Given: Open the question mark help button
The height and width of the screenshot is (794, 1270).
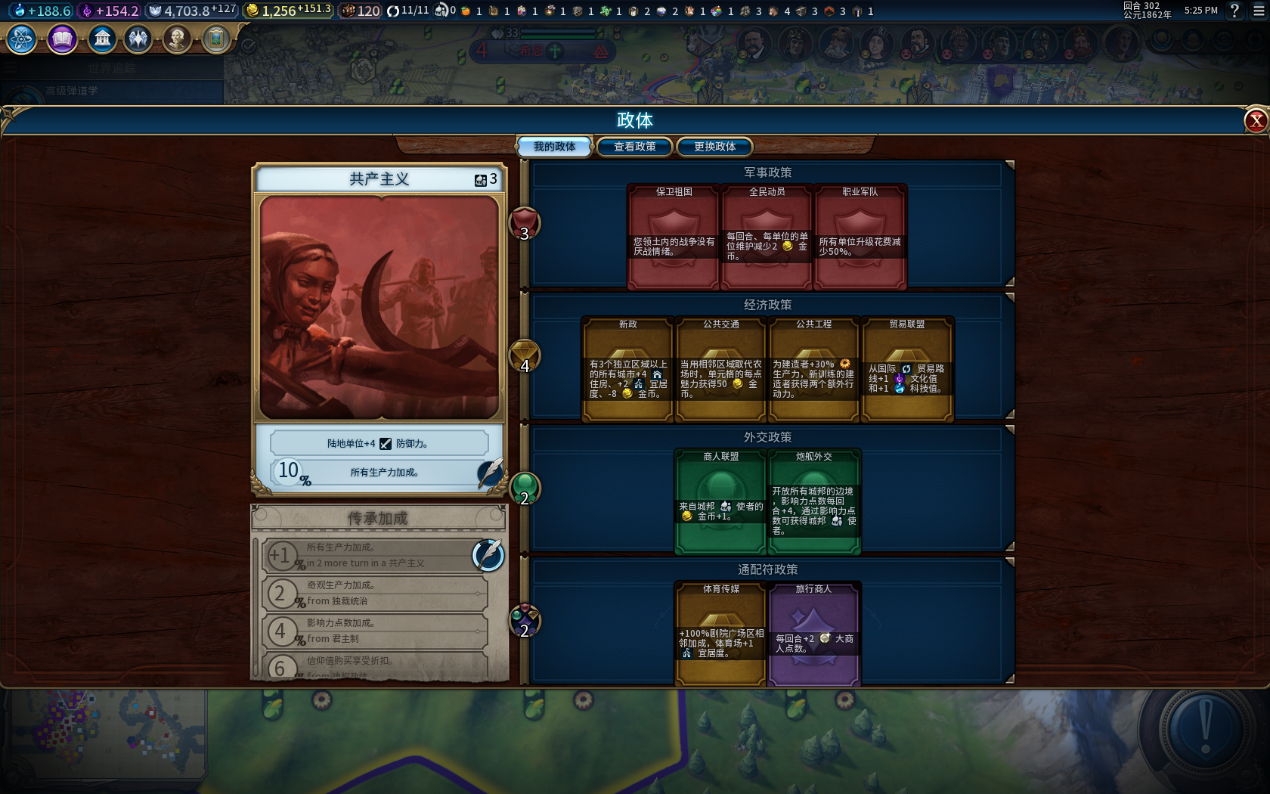Looking at the screenshot, I should [1235, 10].
